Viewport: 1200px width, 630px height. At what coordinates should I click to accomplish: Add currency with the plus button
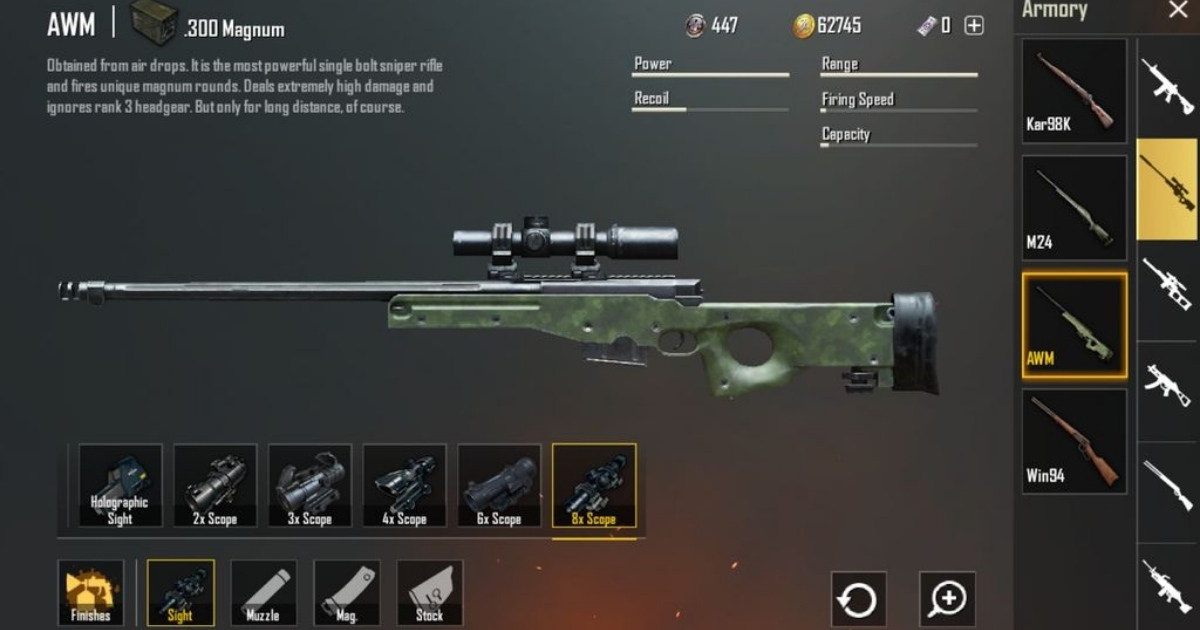[974, 26]
